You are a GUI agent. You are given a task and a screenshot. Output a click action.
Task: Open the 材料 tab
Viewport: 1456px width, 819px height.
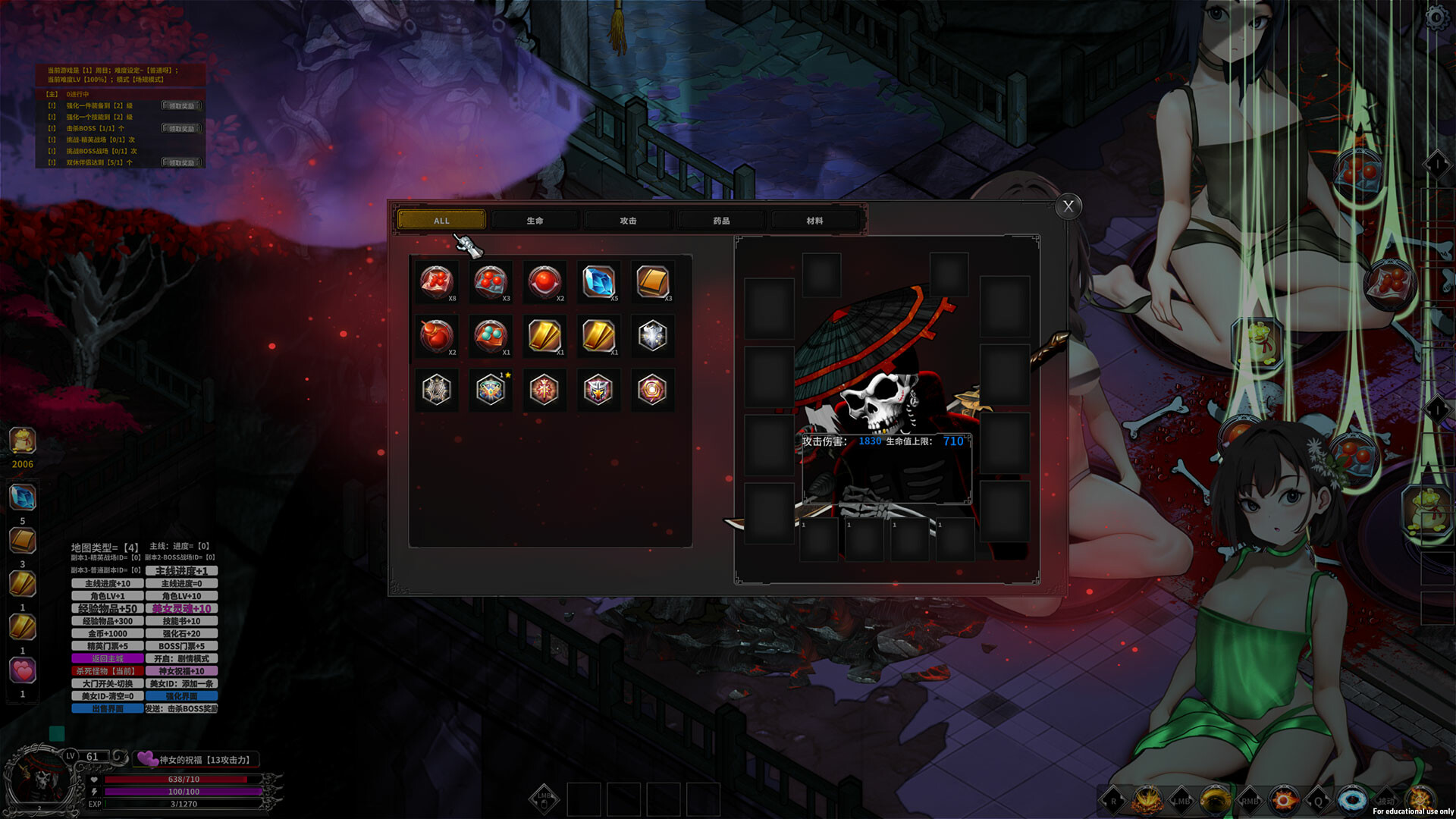tap(817, 220)
